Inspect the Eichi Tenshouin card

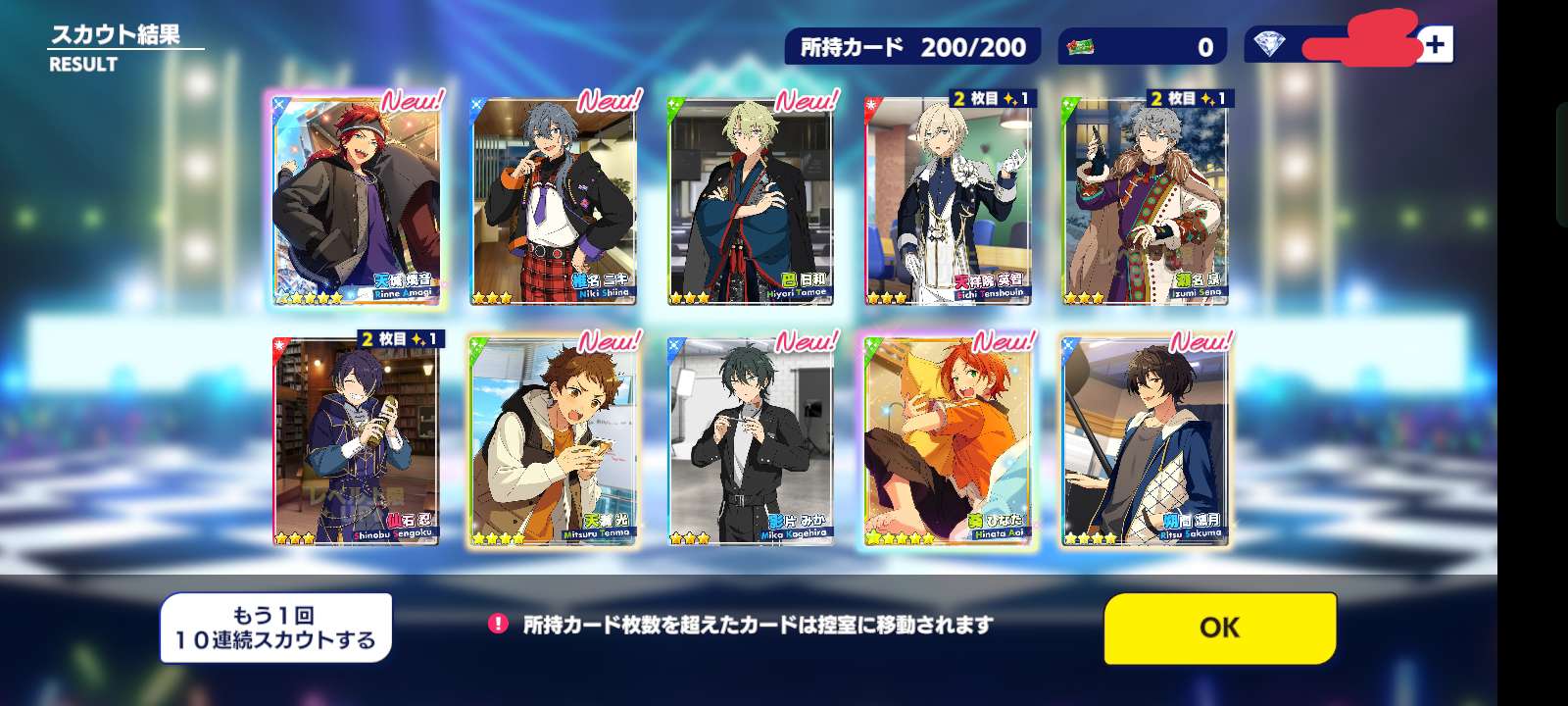tap(948, 201)
